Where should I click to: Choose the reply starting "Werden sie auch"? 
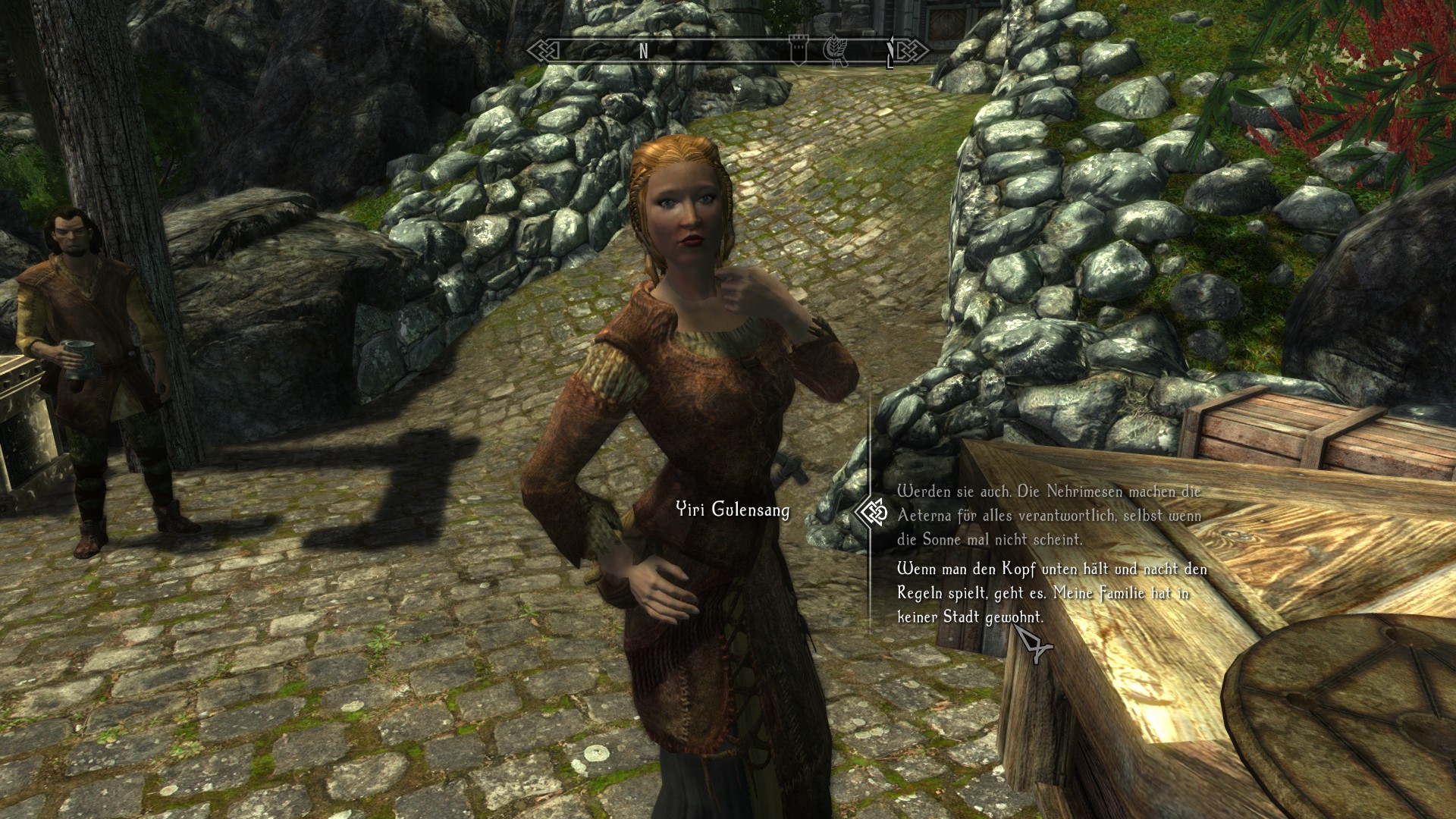point(1049,515)
